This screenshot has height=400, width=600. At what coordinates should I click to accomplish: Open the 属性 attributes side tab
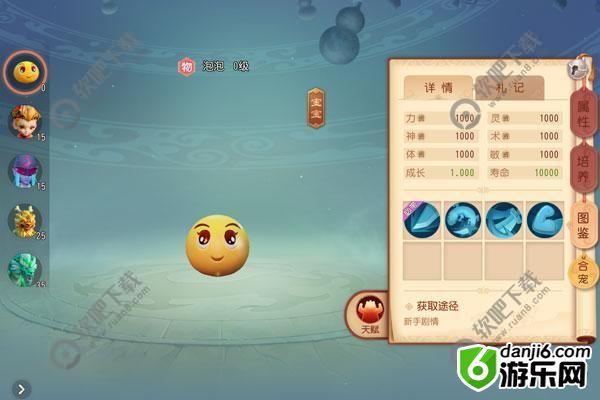coord(582,118)
